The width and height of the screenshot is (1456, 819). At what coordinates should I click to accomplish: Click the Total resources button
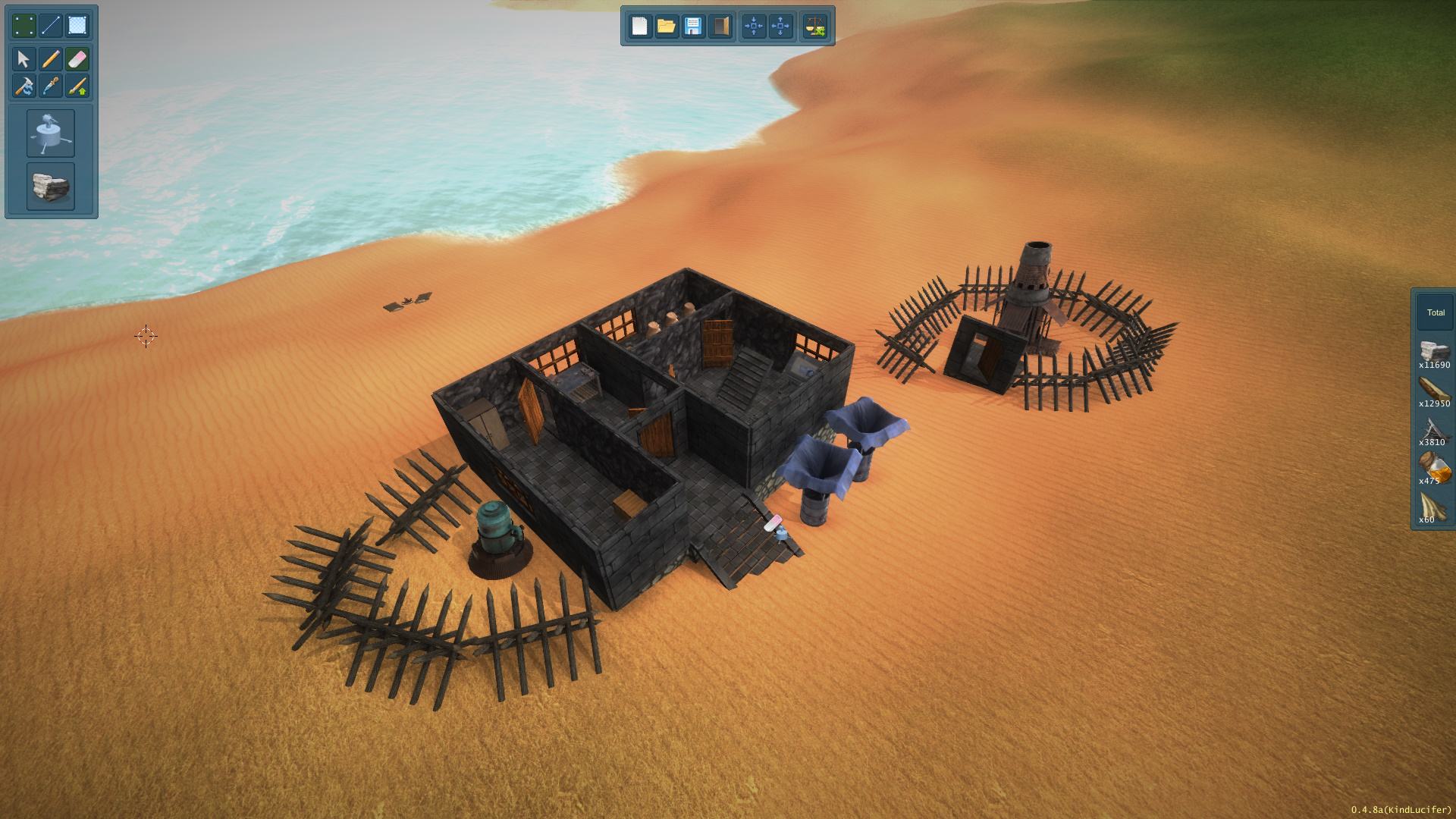[1435, 312]
